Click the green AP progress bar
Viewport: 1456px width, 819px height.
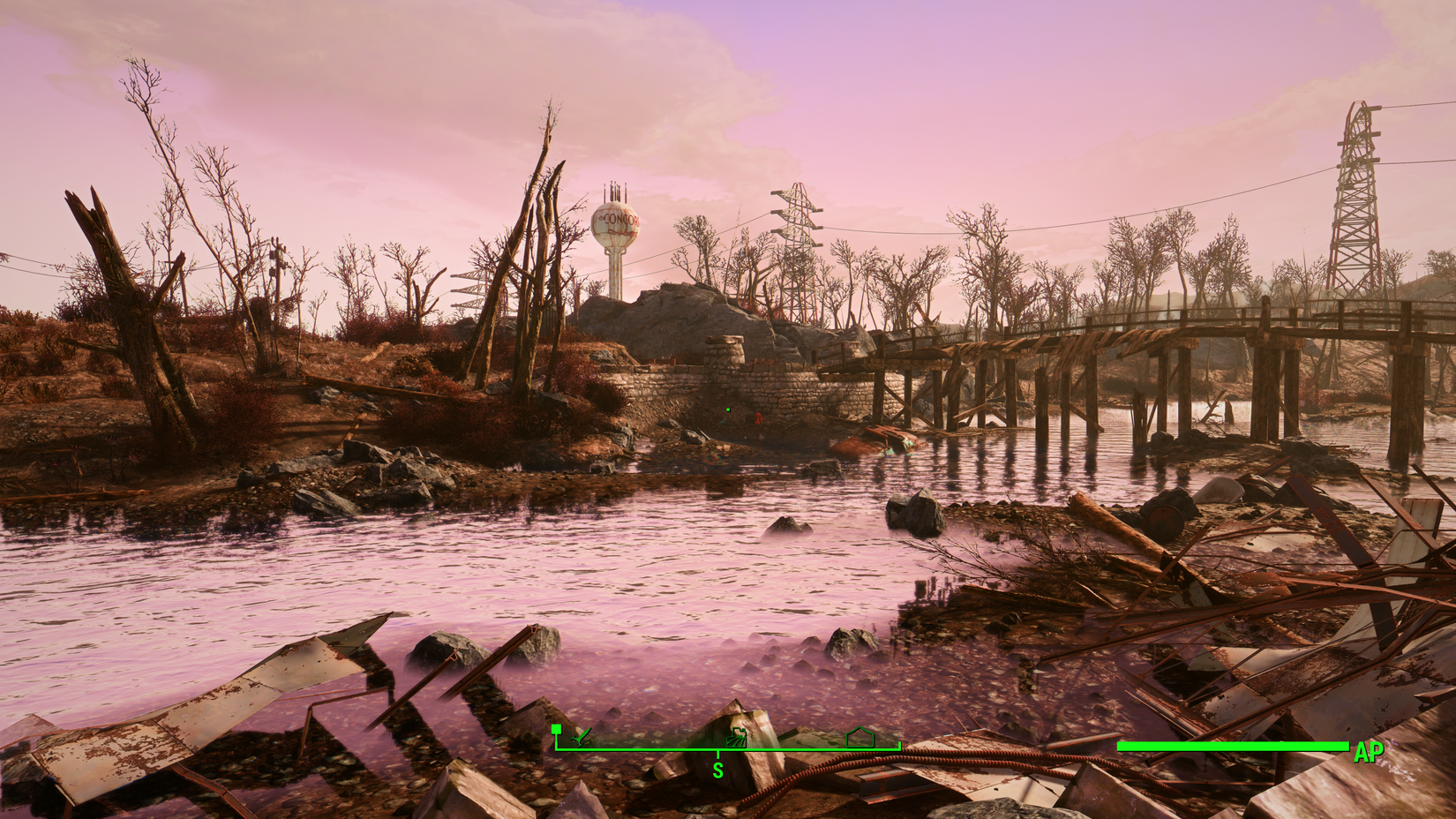1231,747
